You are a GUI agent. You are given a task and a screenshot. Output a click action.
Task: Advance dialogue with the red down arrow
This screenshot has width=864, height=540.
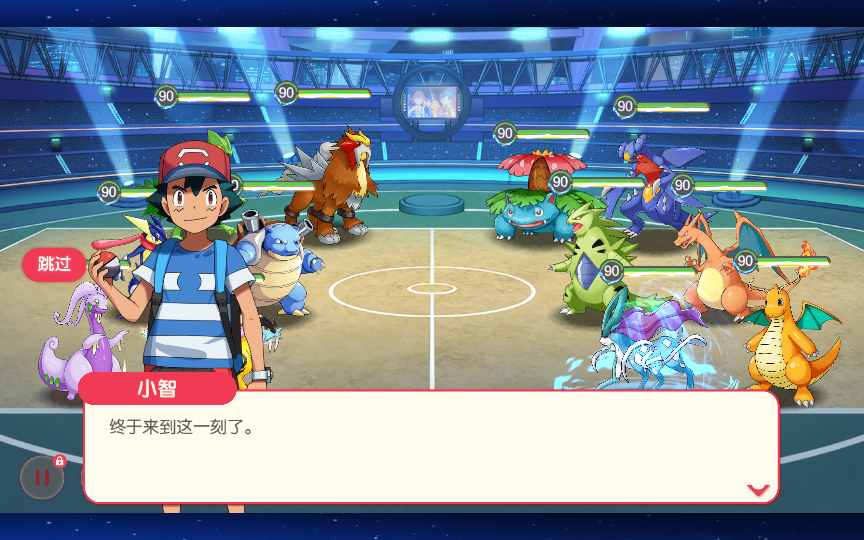pyautogui.click(x=758, y=489)
